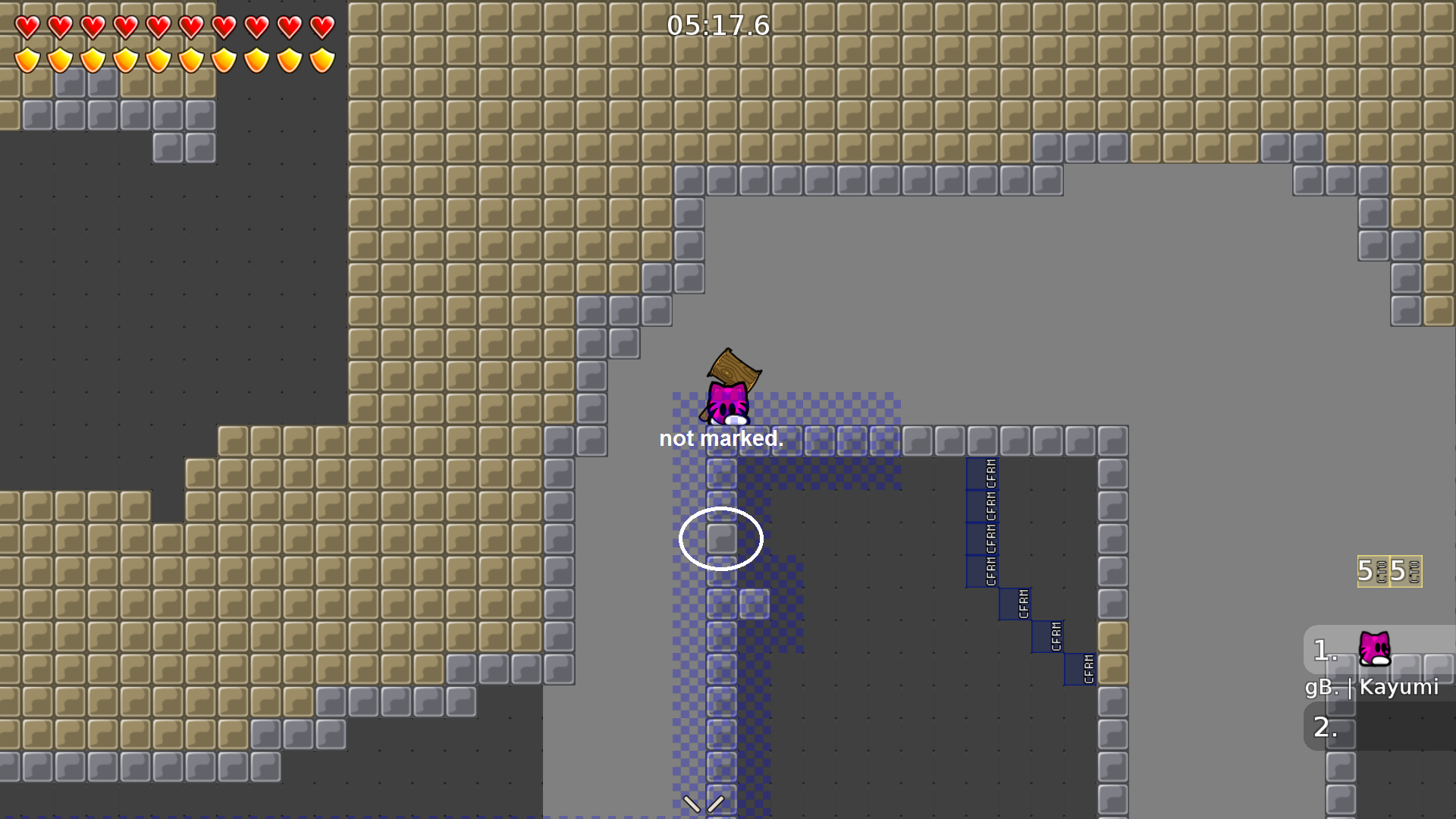Click the crossed sticks pickup at the bottom

tap(705, 806)
